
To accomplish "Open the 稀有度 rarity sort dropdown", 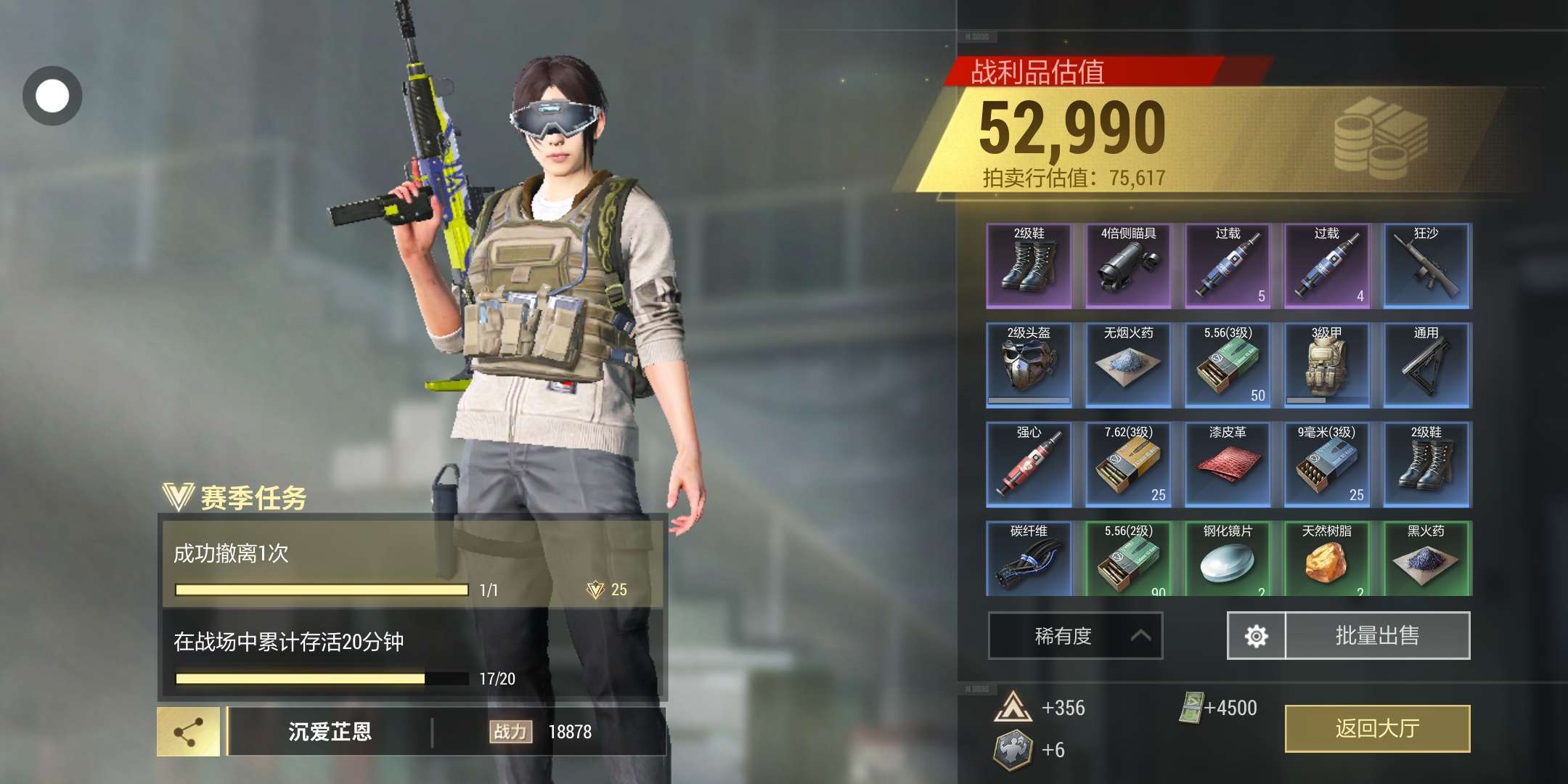I will (x=1075, y=636).
